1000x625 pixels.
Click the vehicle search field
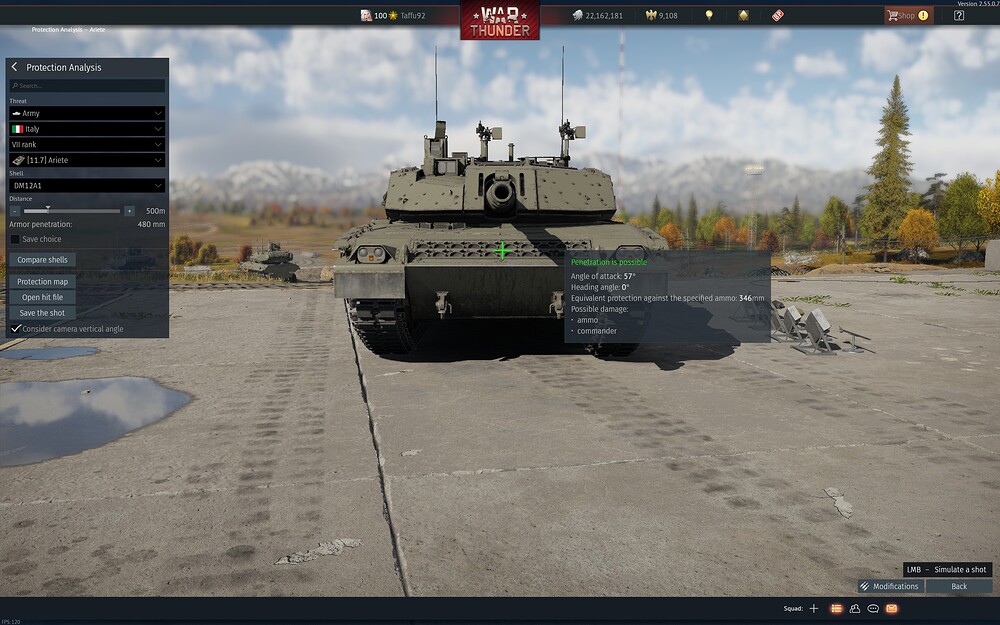click(87, 86)
